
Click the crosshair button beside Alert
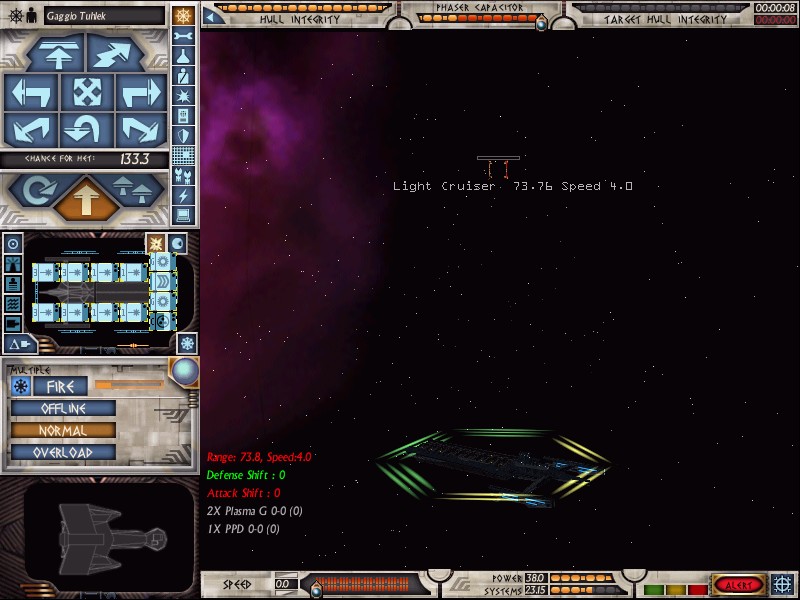click(783, 584)
